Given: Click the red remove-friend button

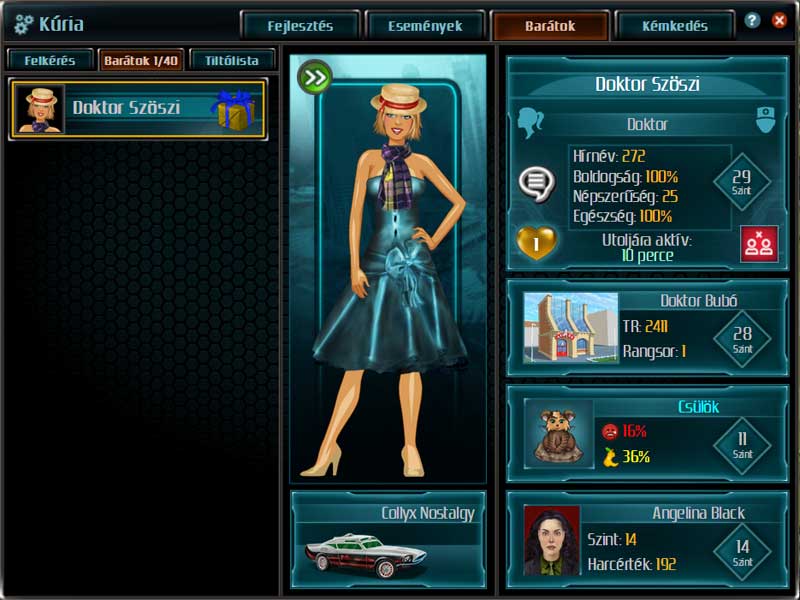Looking at the screenshot, I should 759,244.
